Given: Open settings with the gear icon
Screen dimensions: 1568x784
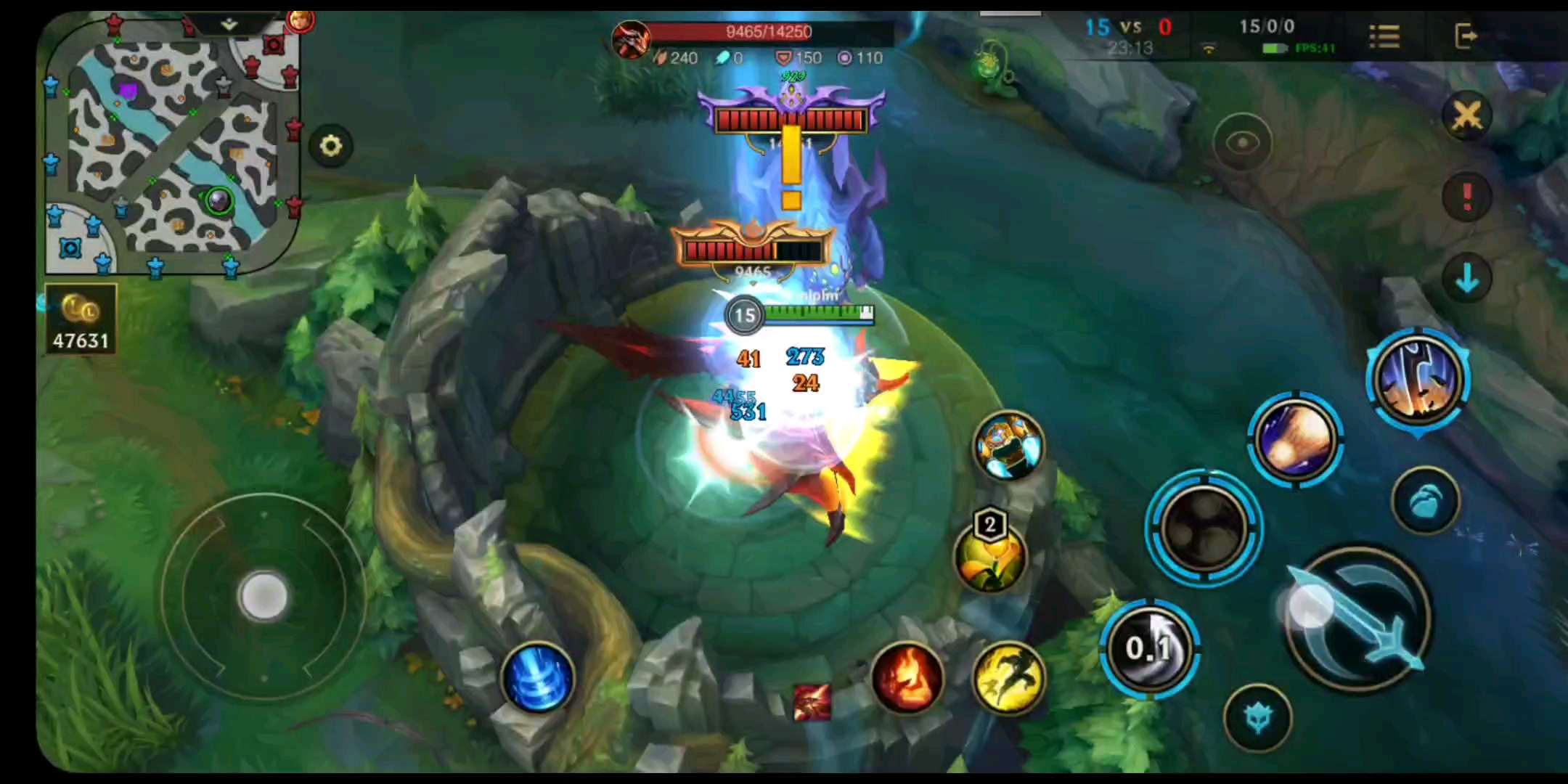Looking at the screenshot, I should tap(331, 147).
